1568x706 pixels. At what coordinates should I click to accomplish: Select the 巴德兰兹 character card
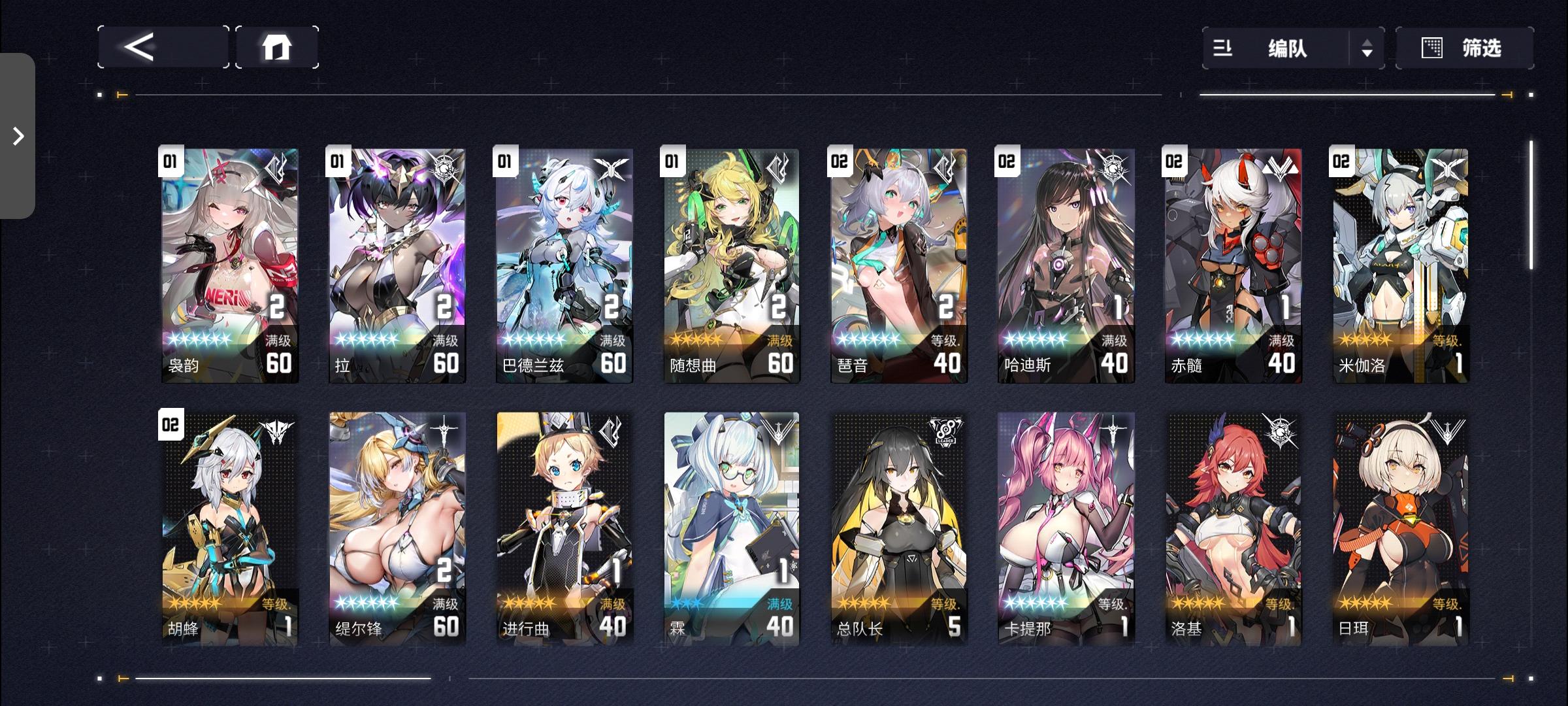coord(564,261)
